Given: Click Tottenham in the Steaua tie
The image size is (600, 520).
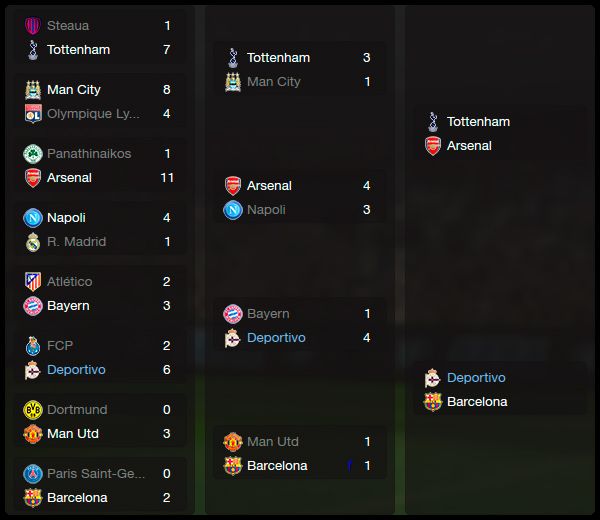Looking at the screenshot, I should pyautogui.click(x=78, y=50).
